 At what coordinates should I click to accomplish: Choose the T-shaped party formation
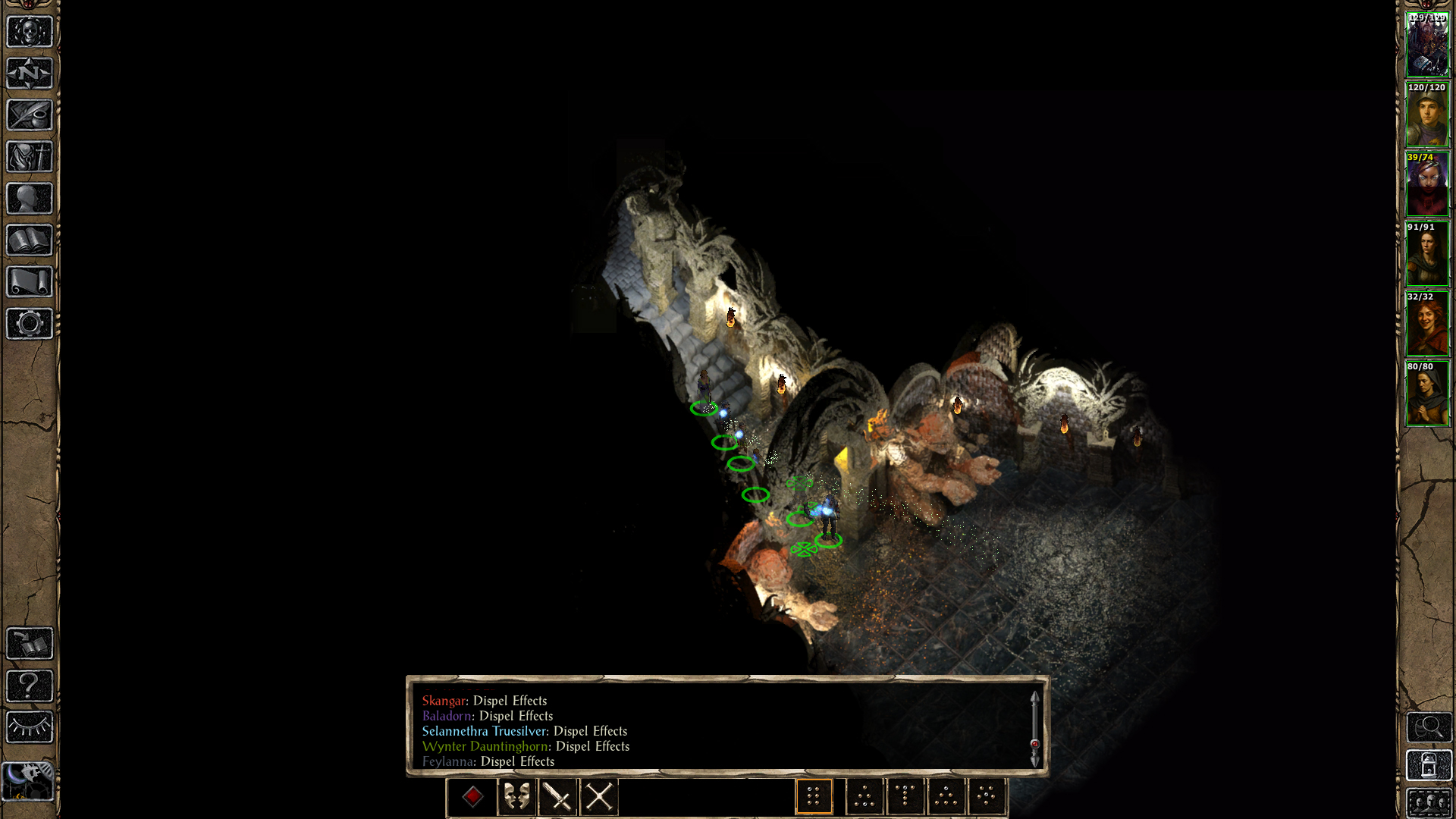pos(905,797)
